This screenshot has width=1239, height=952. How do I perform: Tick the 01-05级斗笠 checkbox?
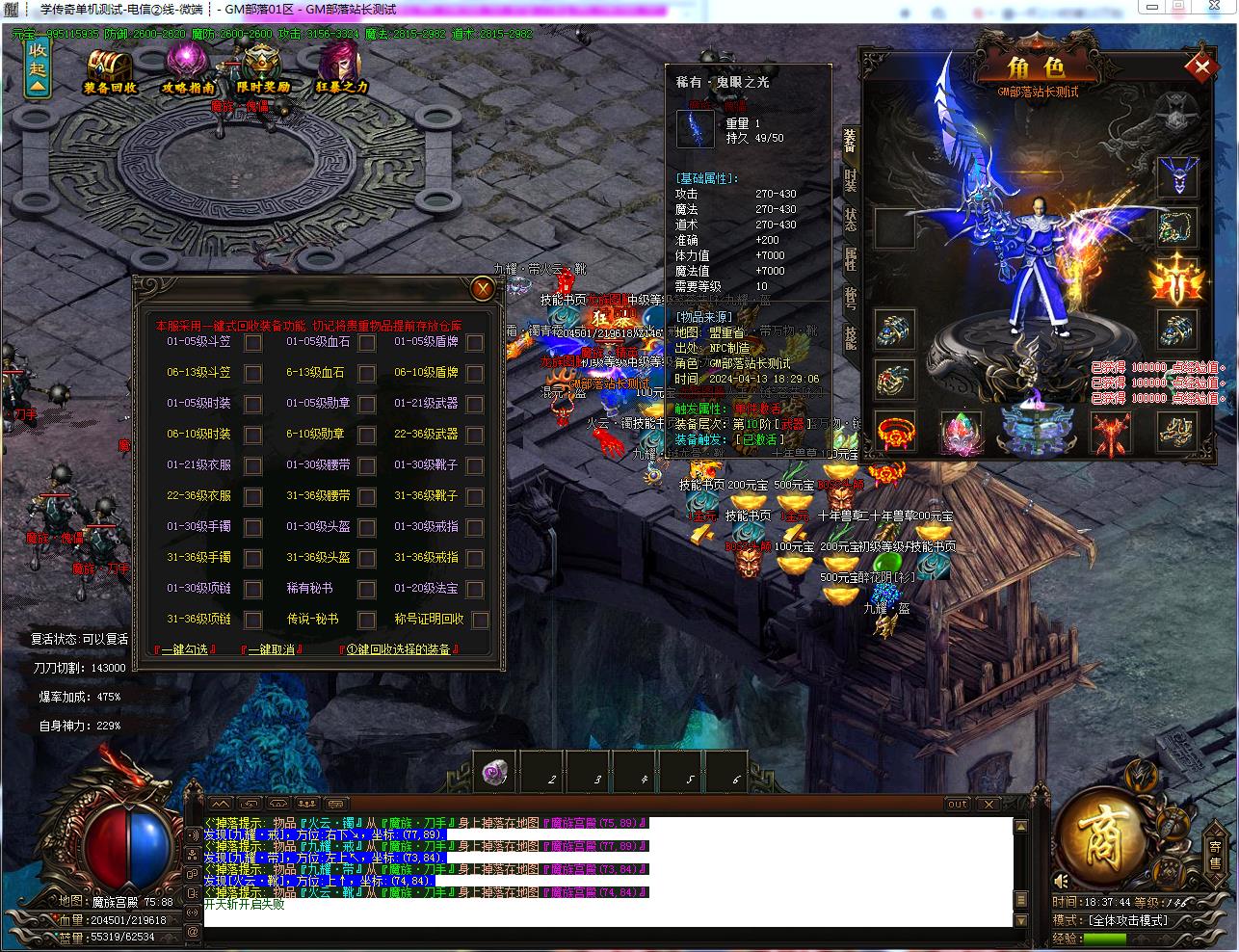tap(252, 342)
